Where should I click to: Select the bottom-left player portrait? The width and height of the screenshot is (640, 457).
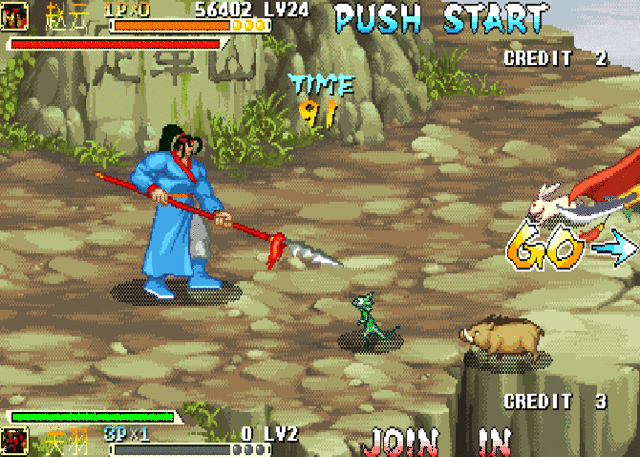coord(15,440)
